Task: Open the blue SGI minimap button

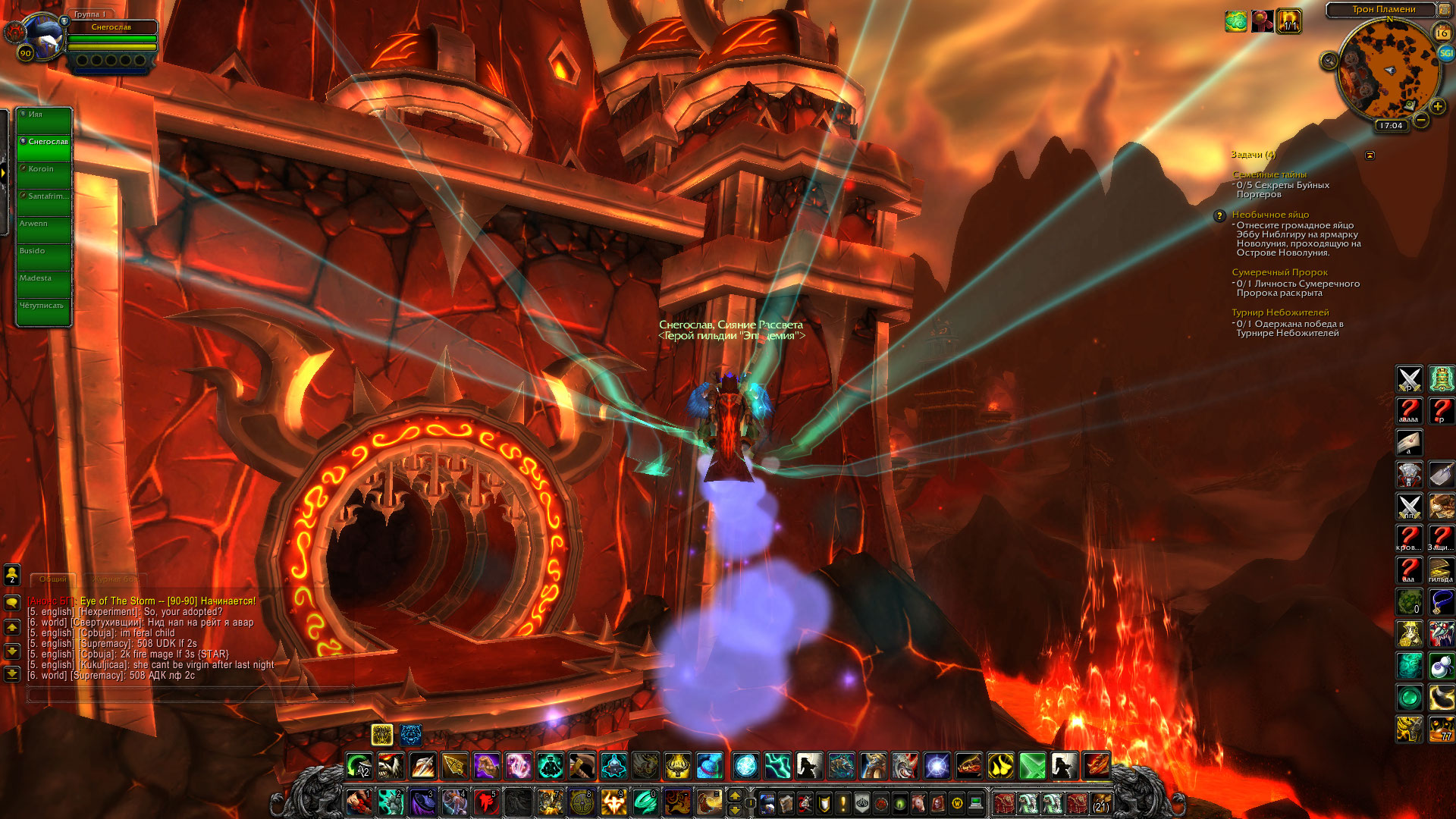Action: pyautogui.click(x=1445, y=53)
